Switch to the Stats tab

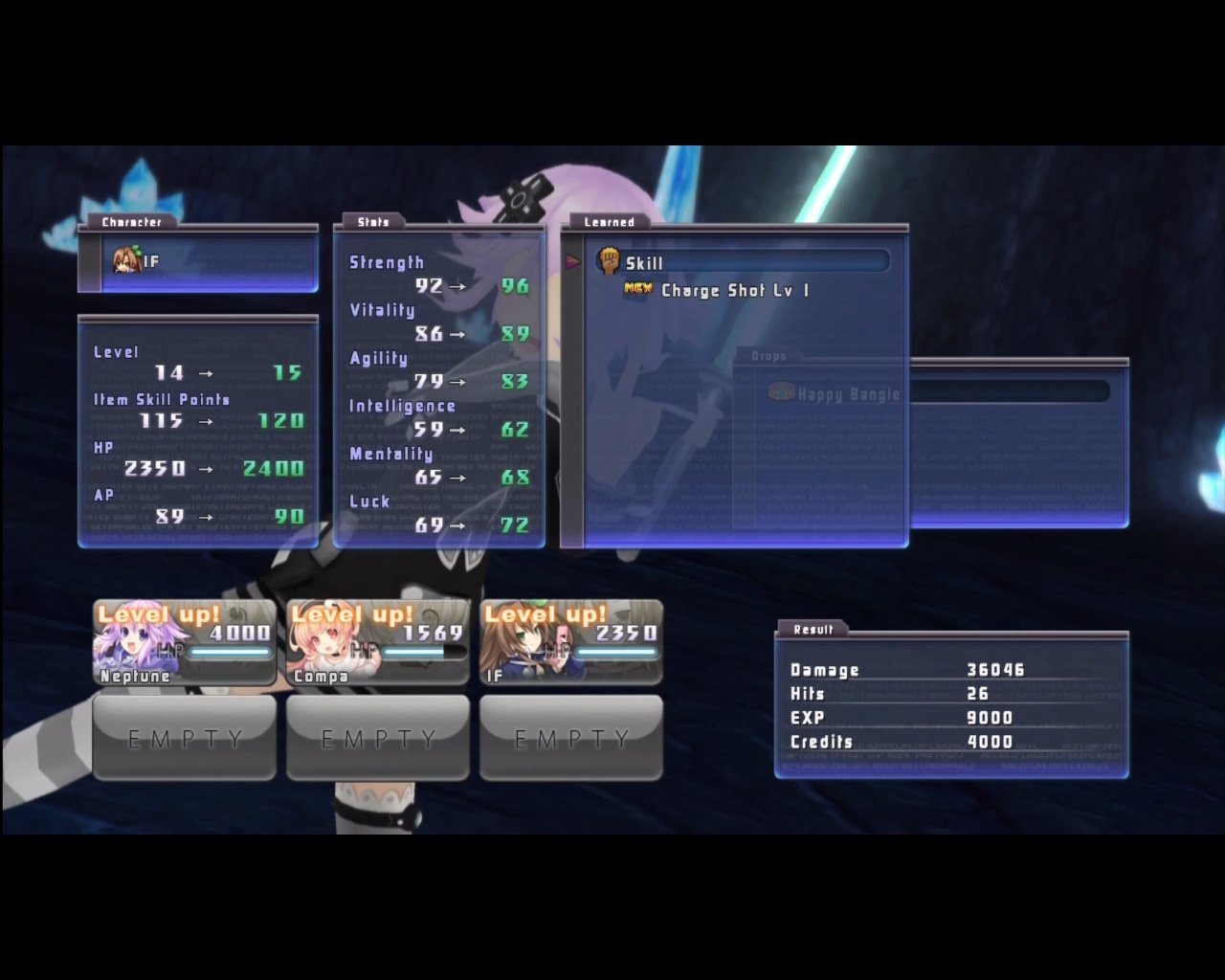[x=372, y=221]
